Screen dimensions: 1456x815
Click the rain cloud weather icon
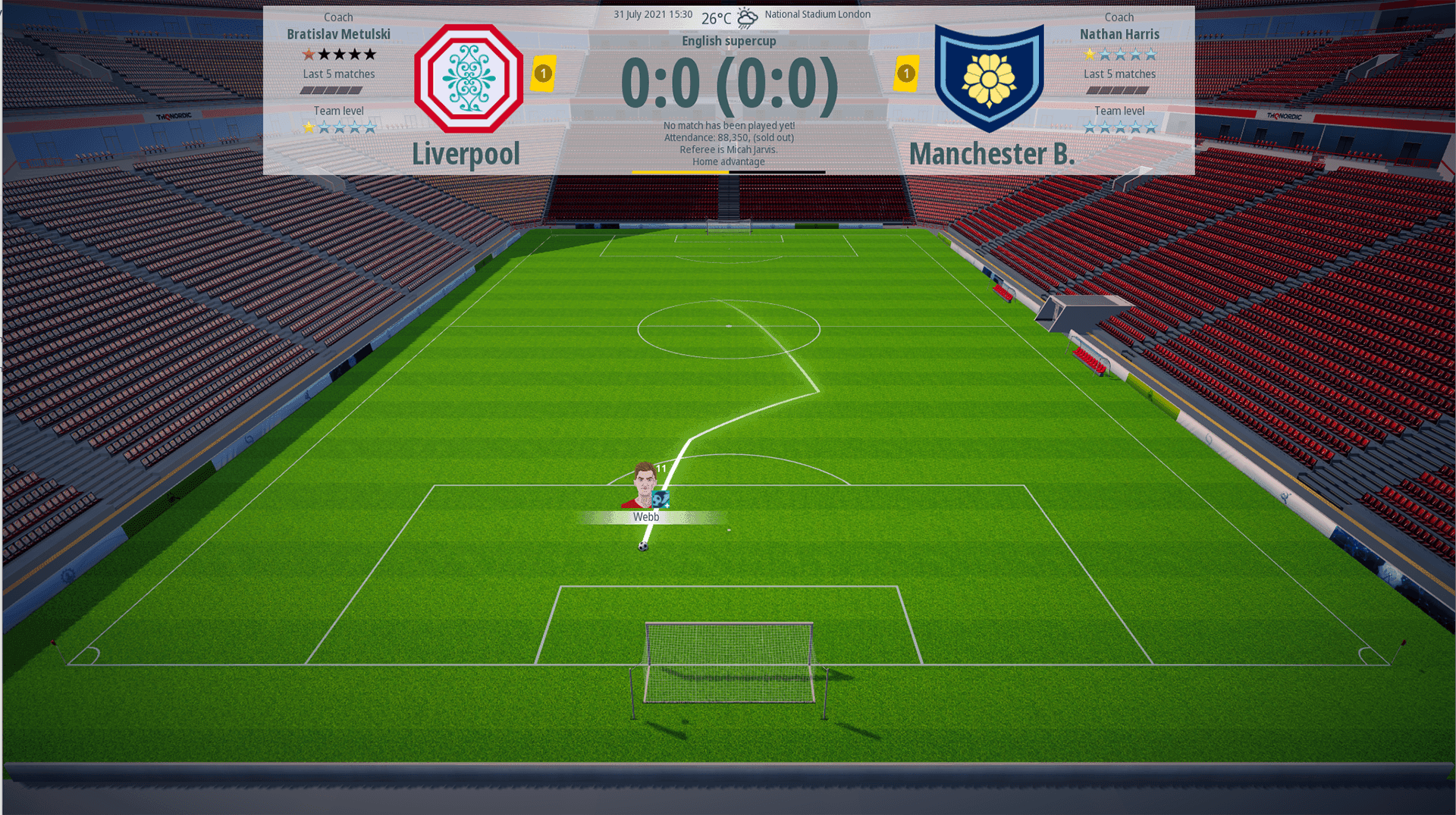(x=747, y=17)
